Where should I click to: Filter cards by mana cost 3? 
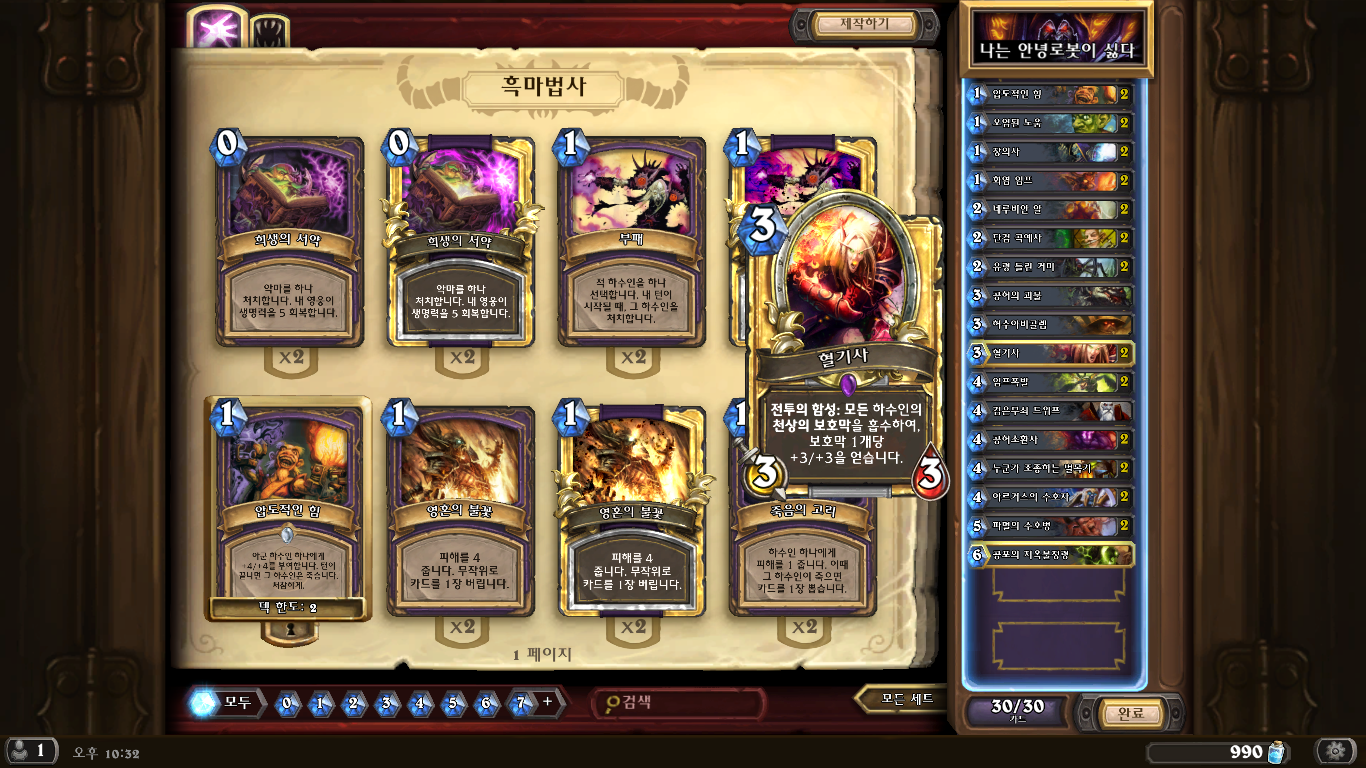coord(386,702)
